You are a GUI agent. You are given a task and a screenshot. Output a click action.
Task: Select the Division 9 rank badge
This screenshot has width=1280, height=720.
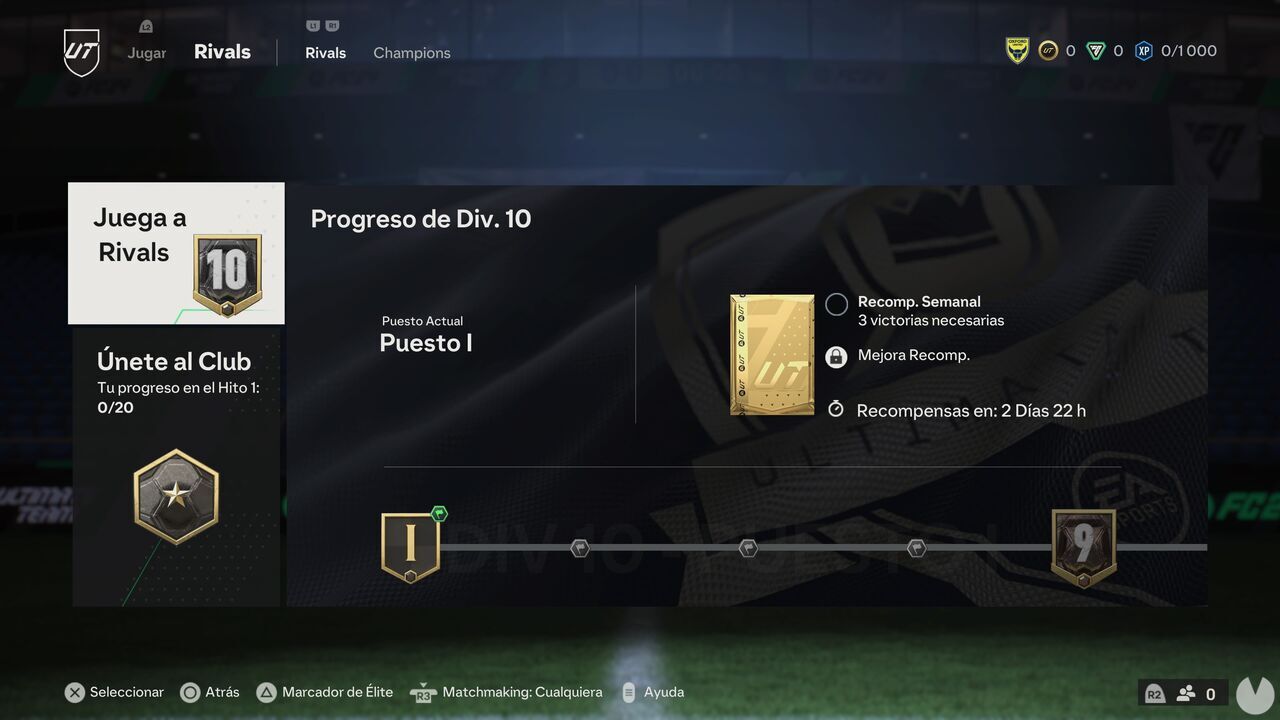pyautogui.click(x=1084, y=545)
